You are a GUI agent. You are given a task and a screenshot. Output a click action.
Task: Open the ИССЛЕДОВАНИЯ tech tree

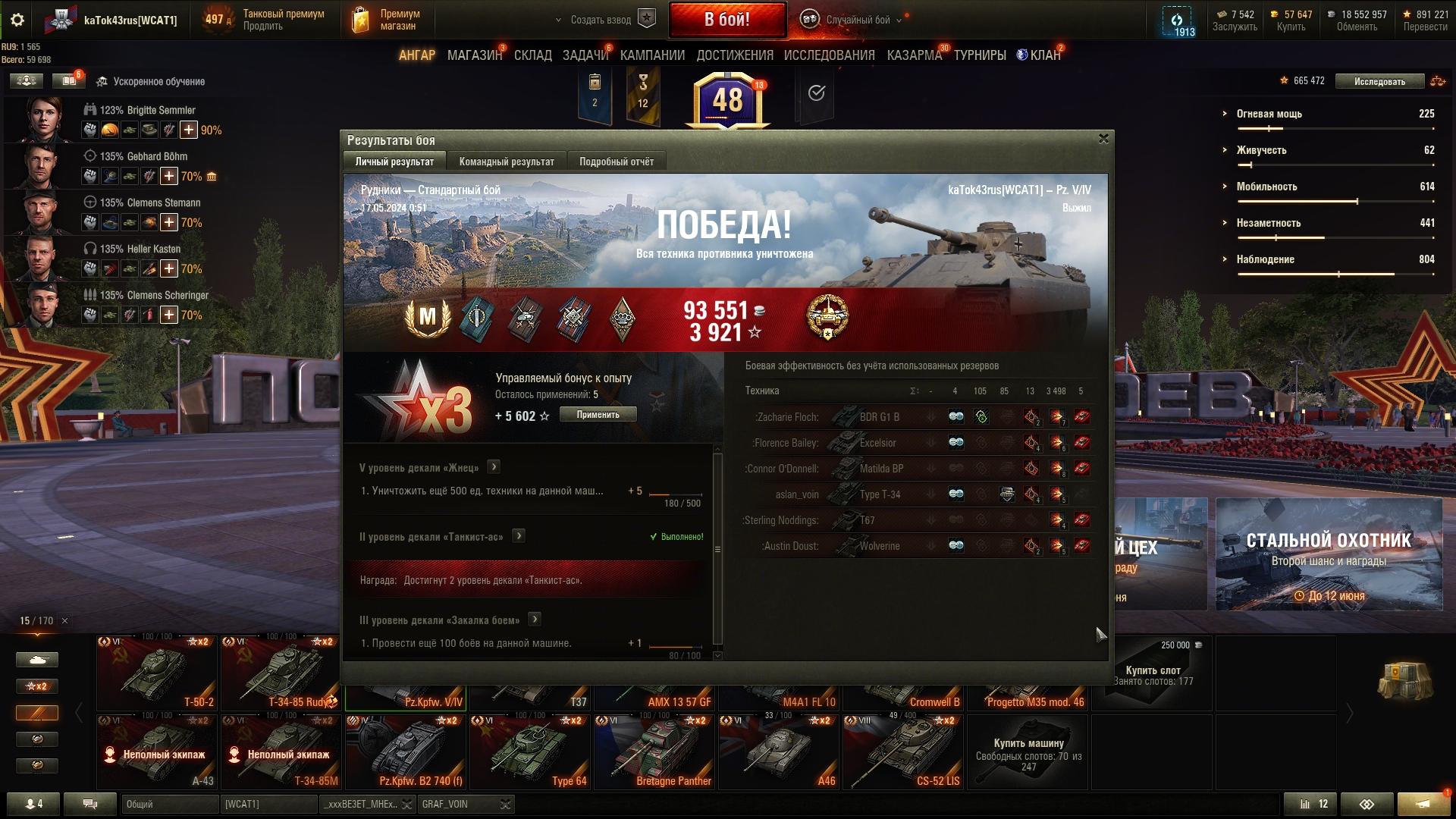coord(829,55)
